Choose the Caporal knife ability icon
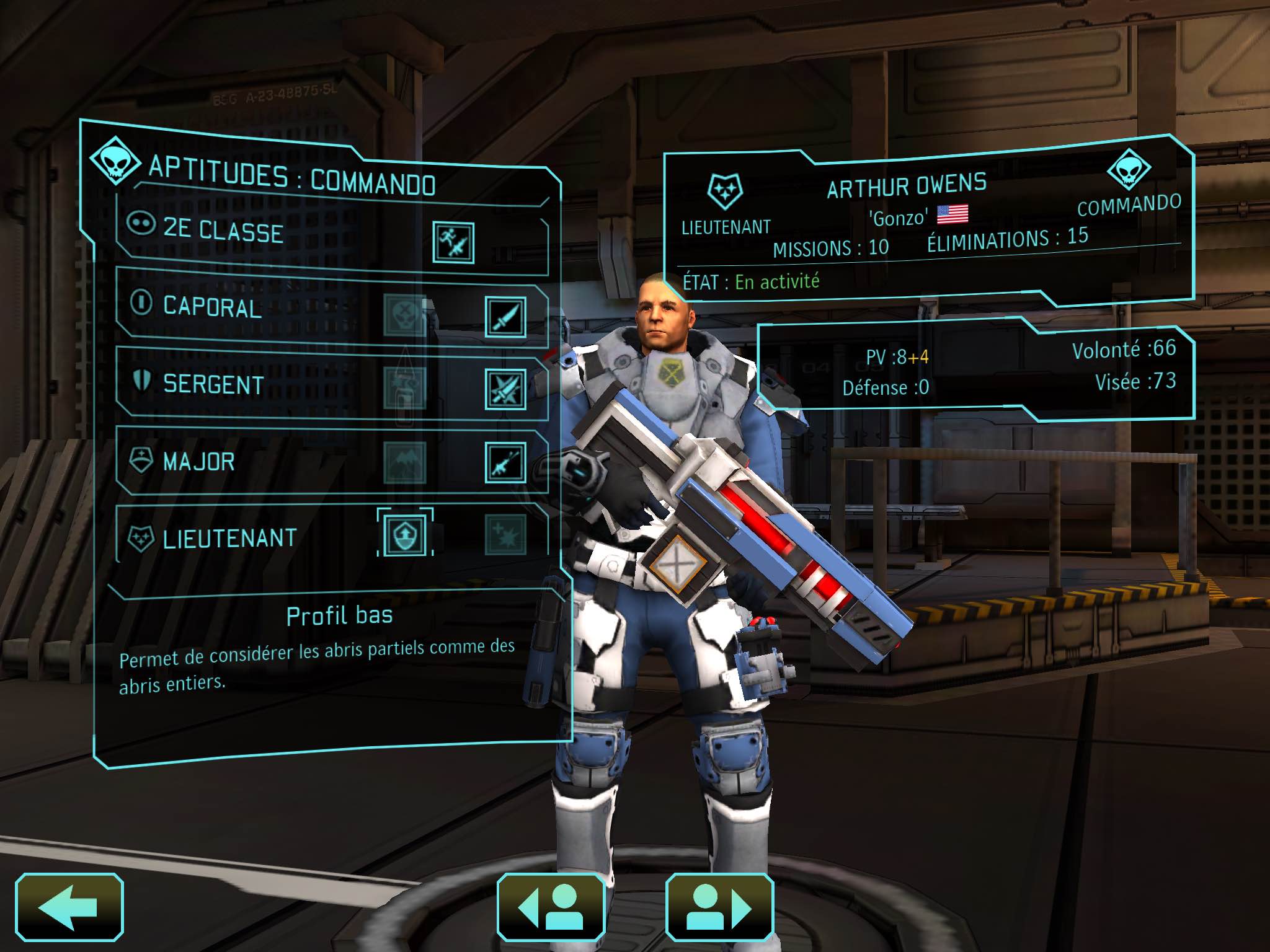Viewport: 1270px width, 952px height. click(505, 317)
